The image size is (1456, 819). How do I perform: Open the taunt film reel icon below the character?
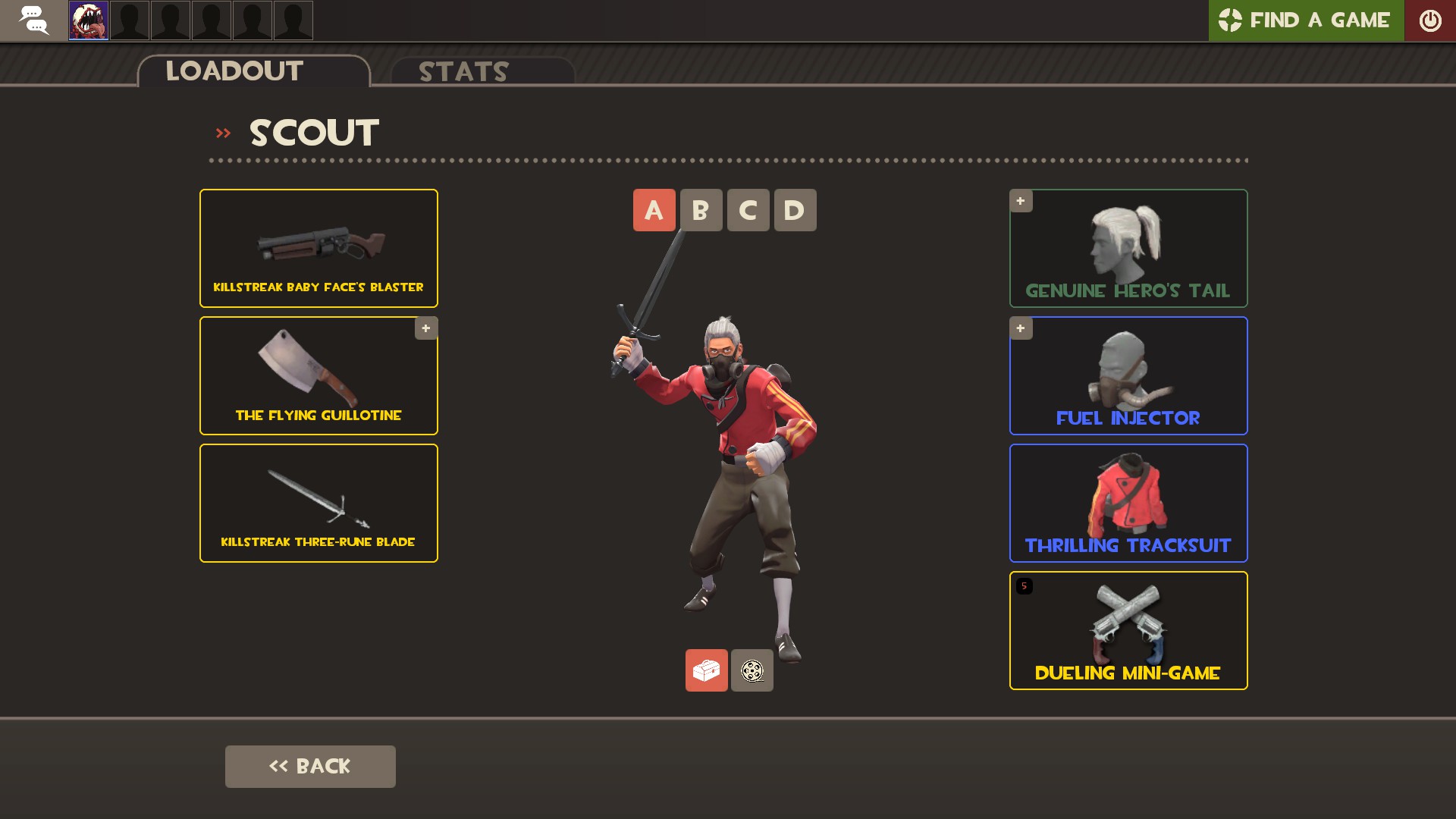752,670
